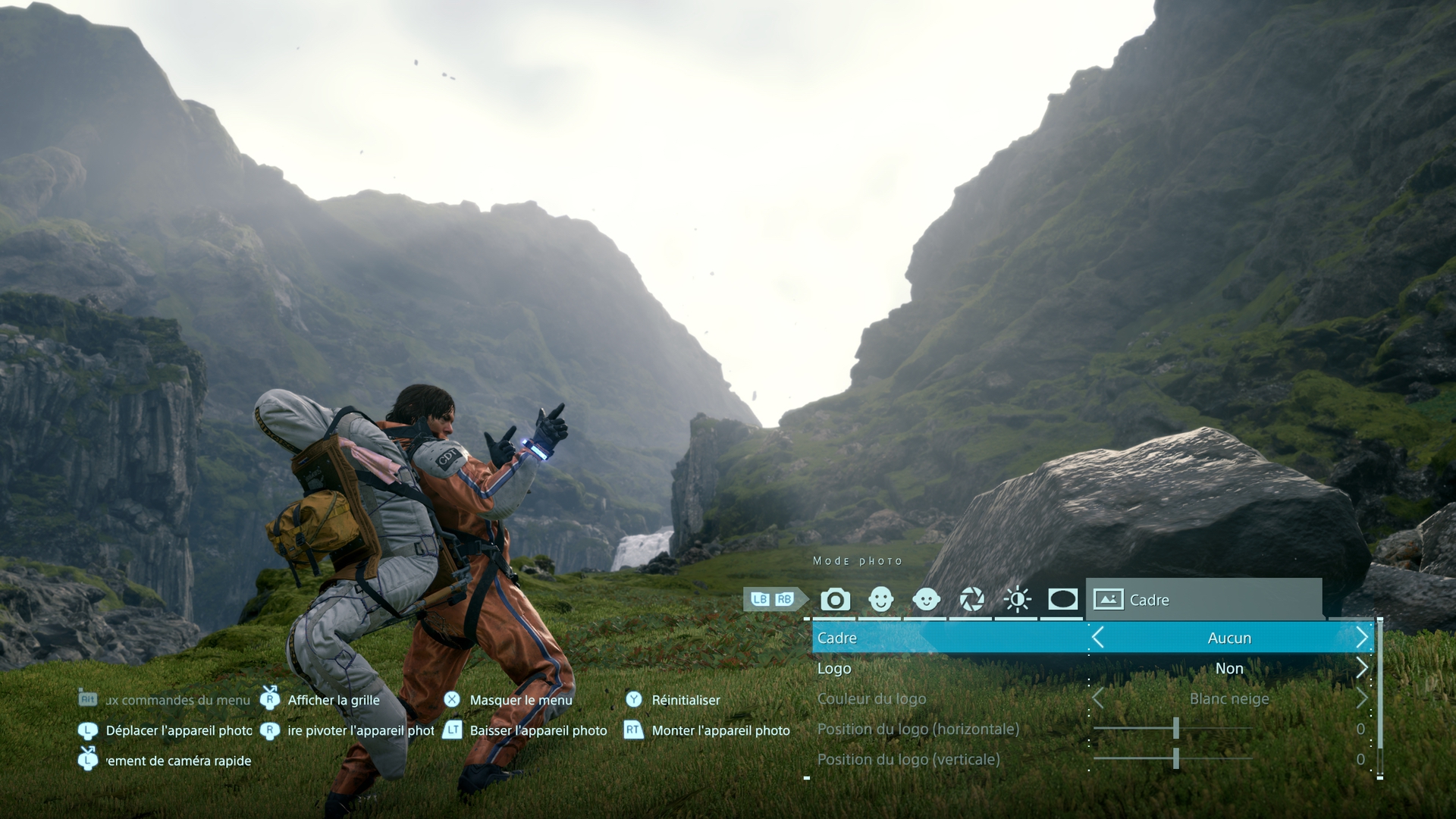Open the baby face tab
The width and height of the screenshot is (1456, 819).
coord(926,600)
